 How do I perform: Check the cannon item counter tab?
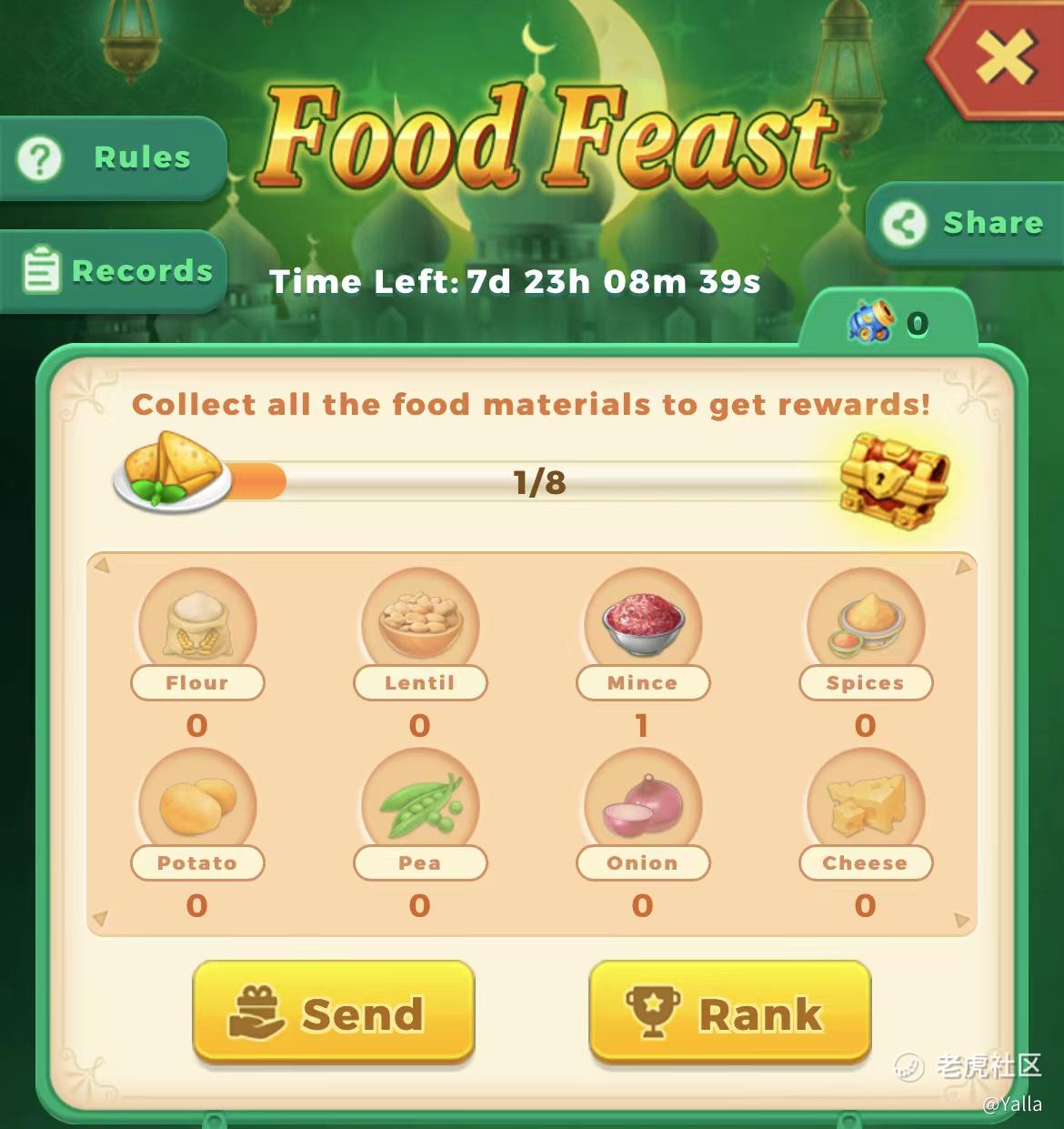pyautogui.click(x=888, y=323)
